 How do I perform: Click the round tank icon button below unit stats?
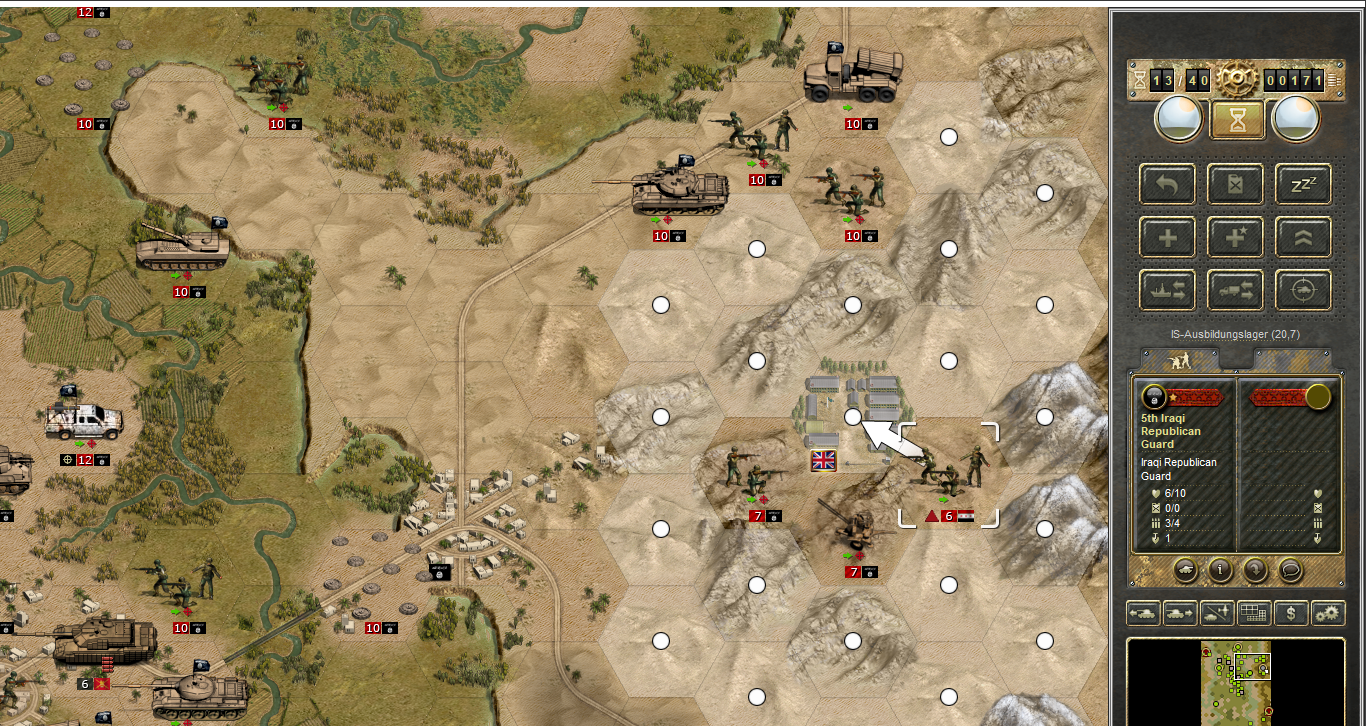[1183, 569]
